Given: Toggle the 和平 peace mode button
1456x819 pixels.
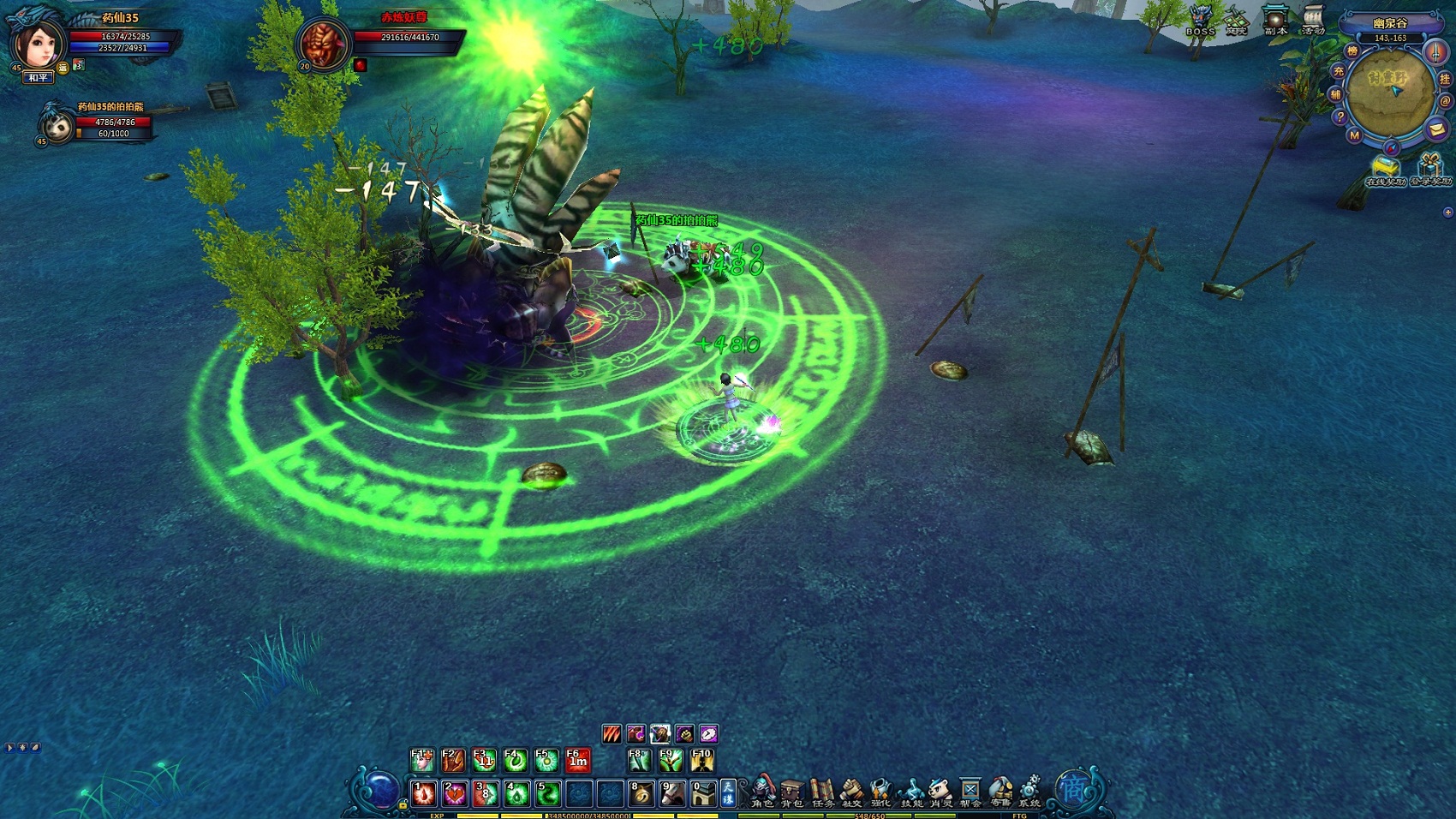Looking at the screenshot, I should coord(38,78).
